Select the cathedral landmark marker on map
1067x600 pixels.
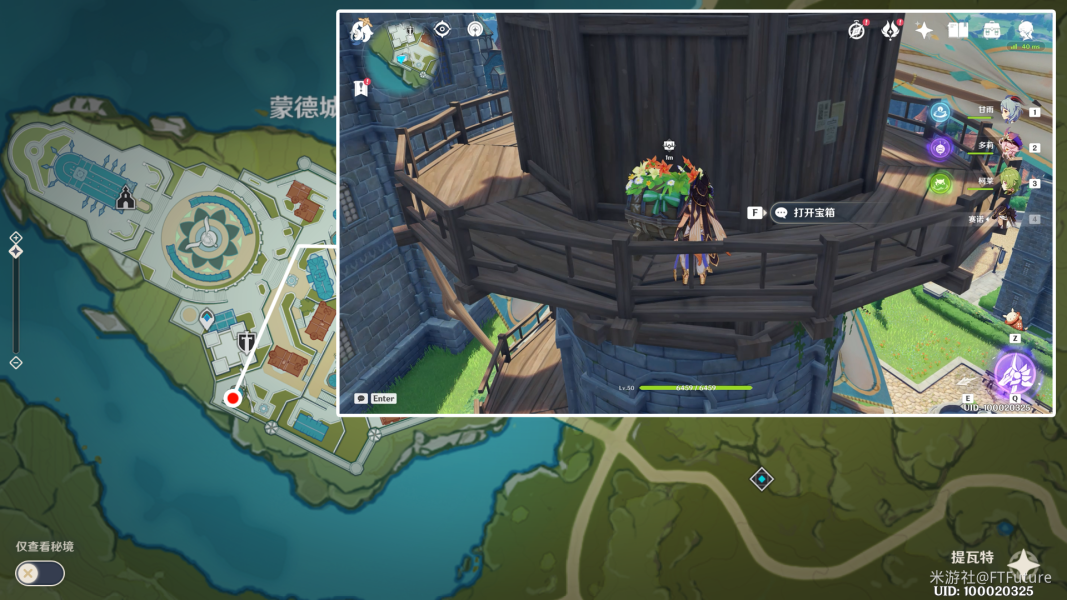coord(125,198)
